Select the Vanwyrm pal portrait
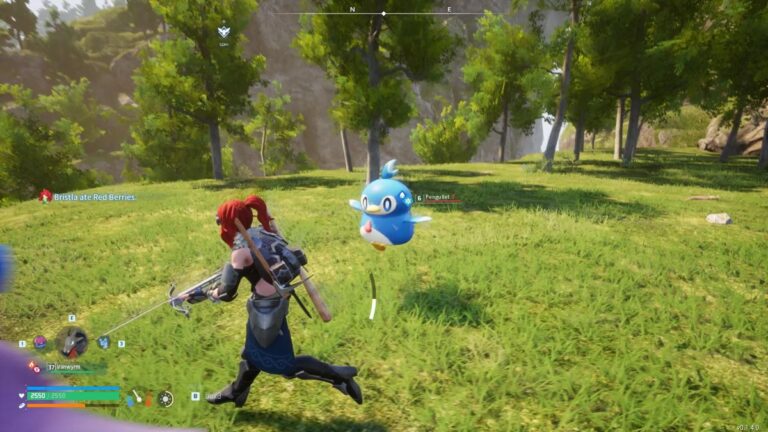This screenshot has height=432, width=768. tap(71, 341)
